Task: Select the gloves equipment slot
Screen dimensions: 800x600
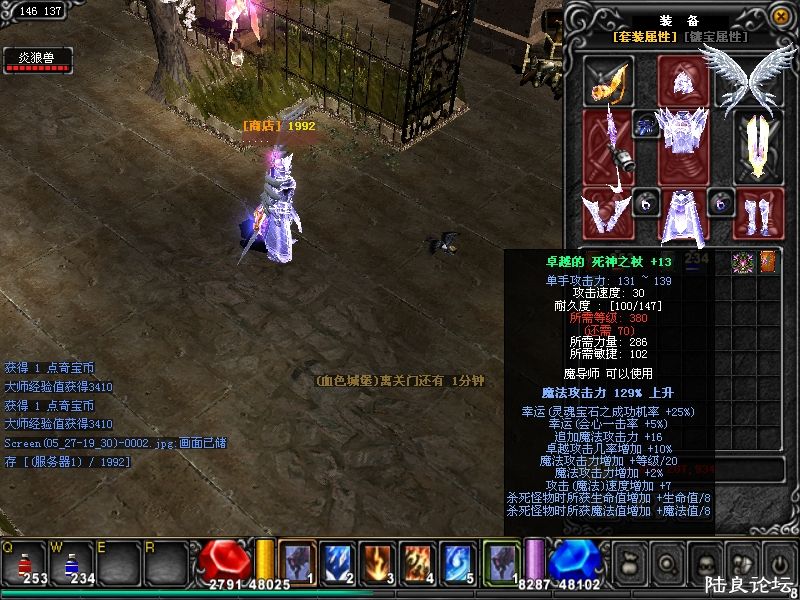Action: pos(607,211)
